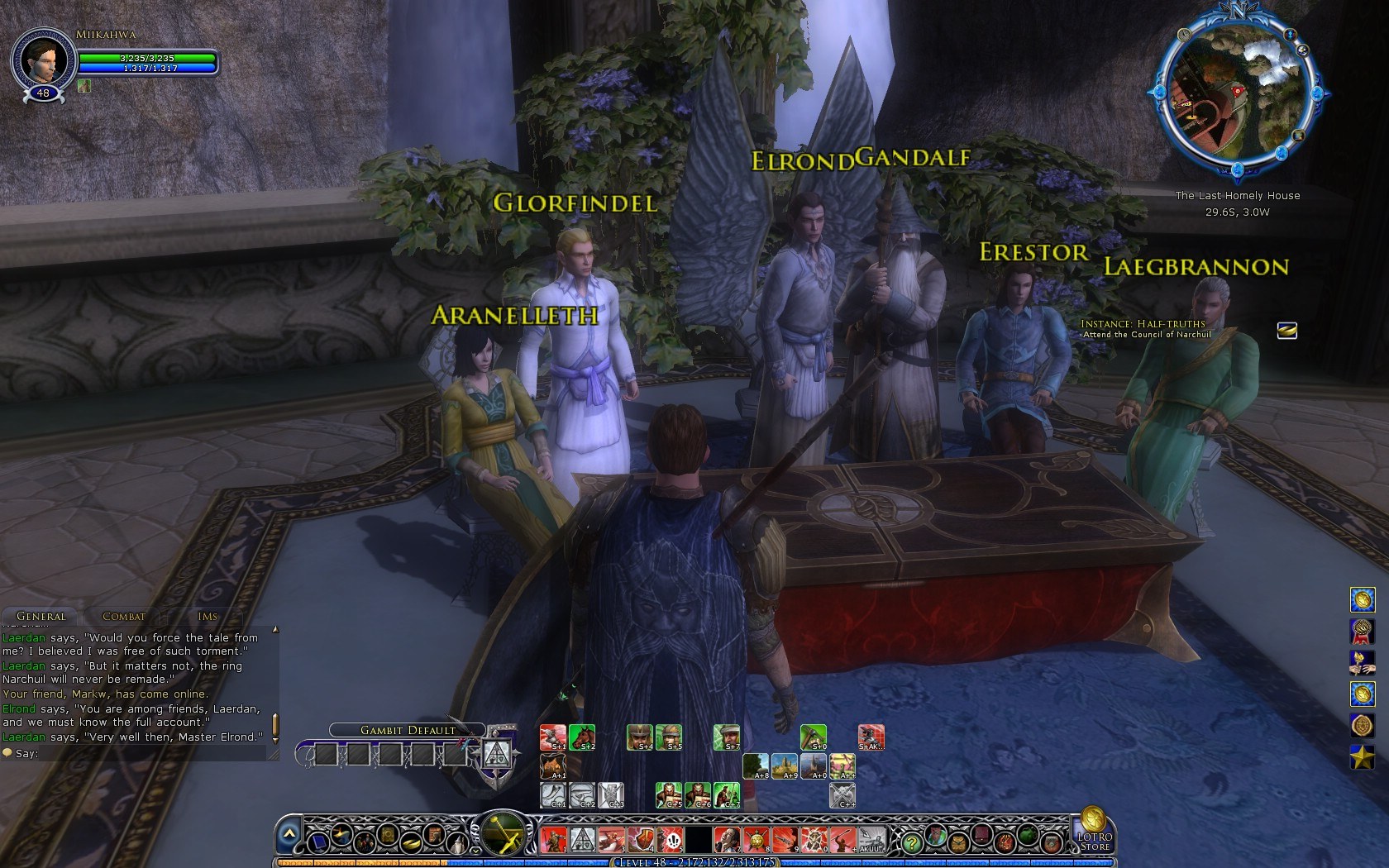The width and height of the screenshot is (1389, 868).
Task: Click the destiny torch icon on right sidebar
Action: (1362, 663)
